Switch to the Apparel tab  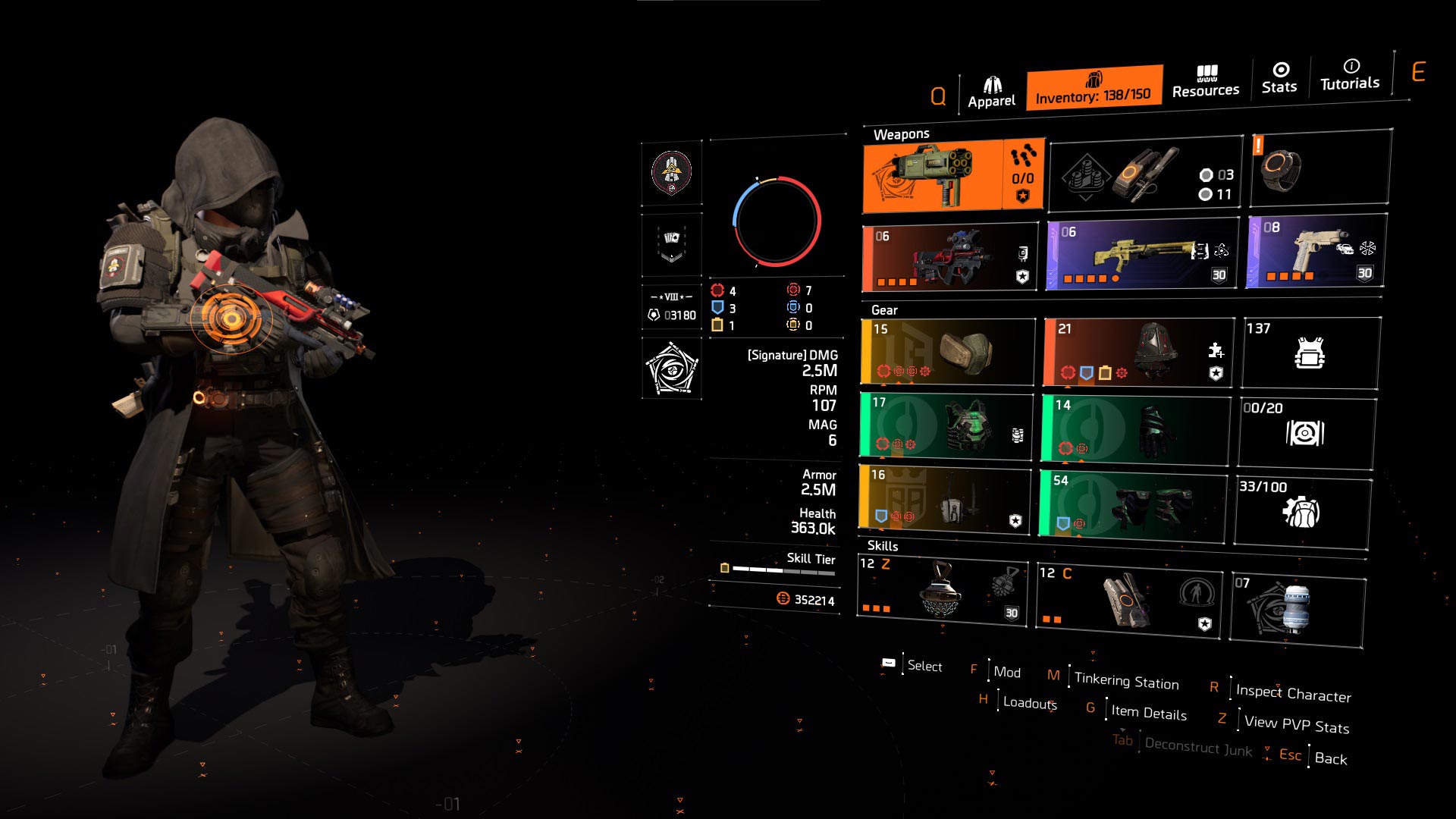991,93
